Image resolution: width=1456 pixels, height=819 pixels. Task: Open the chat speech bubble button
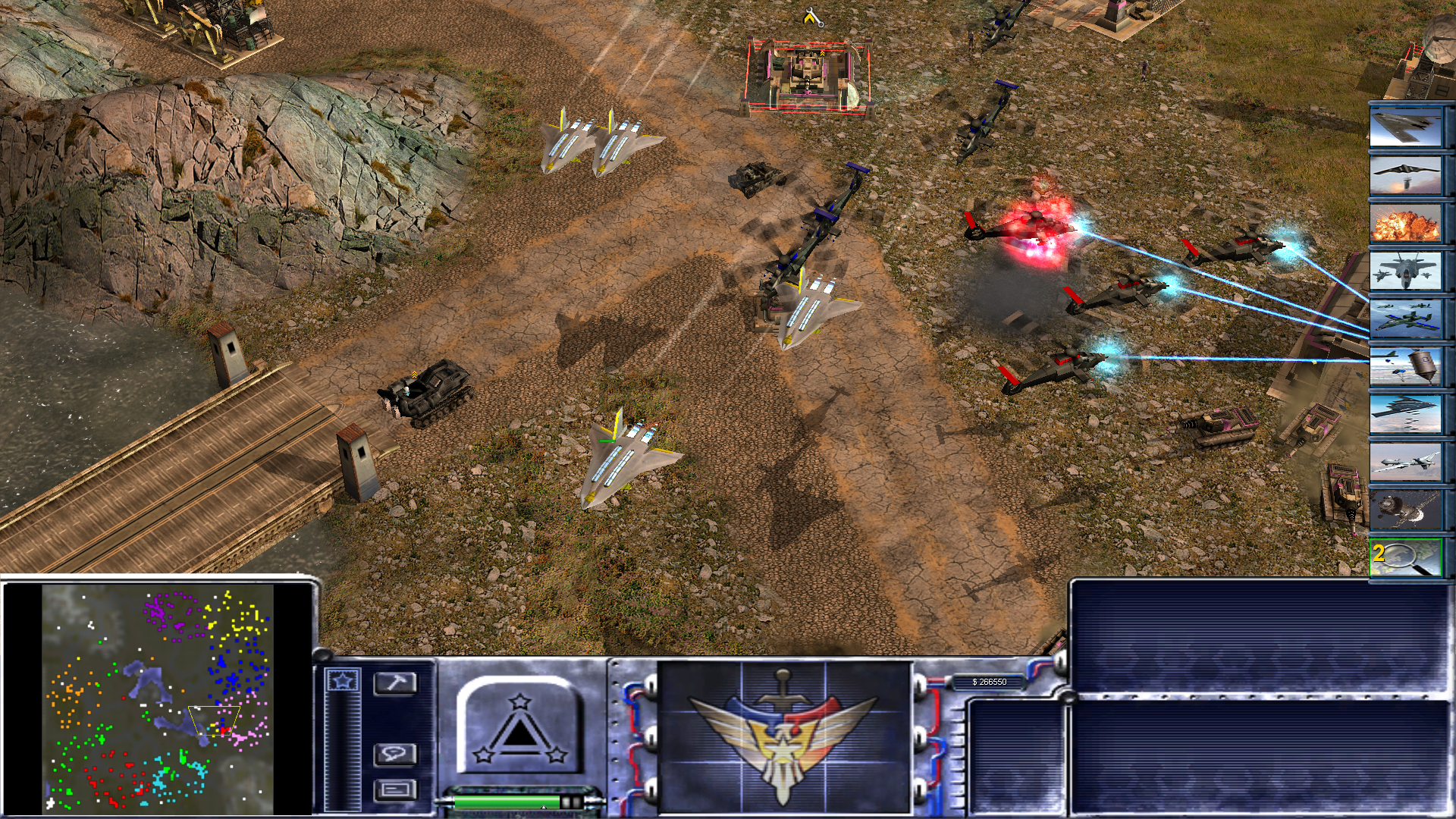coord(395,754)
